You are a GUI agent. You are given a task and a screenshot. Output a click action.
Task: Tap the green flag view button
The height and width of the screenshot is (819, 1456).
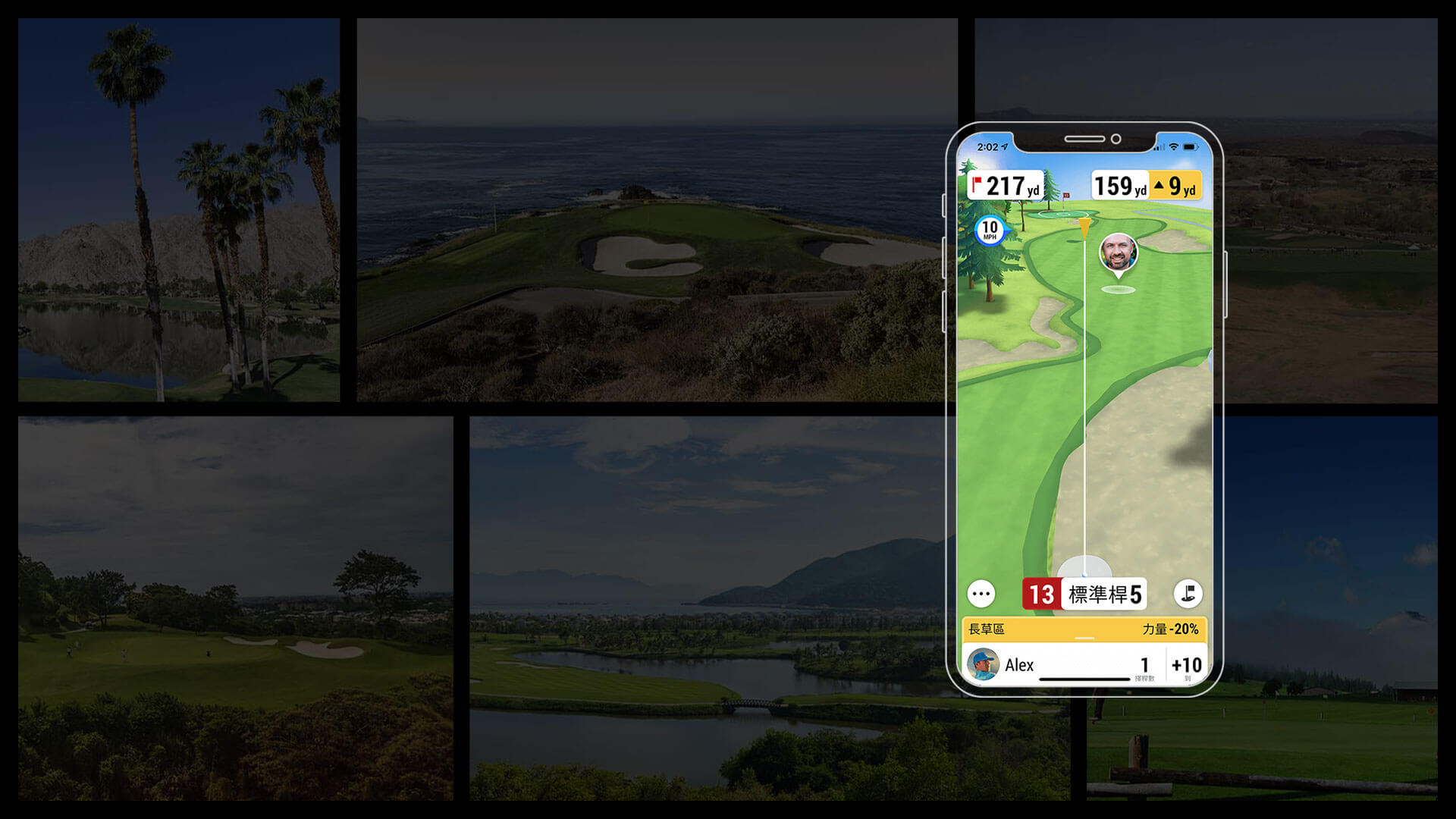tap(1188, 594)
